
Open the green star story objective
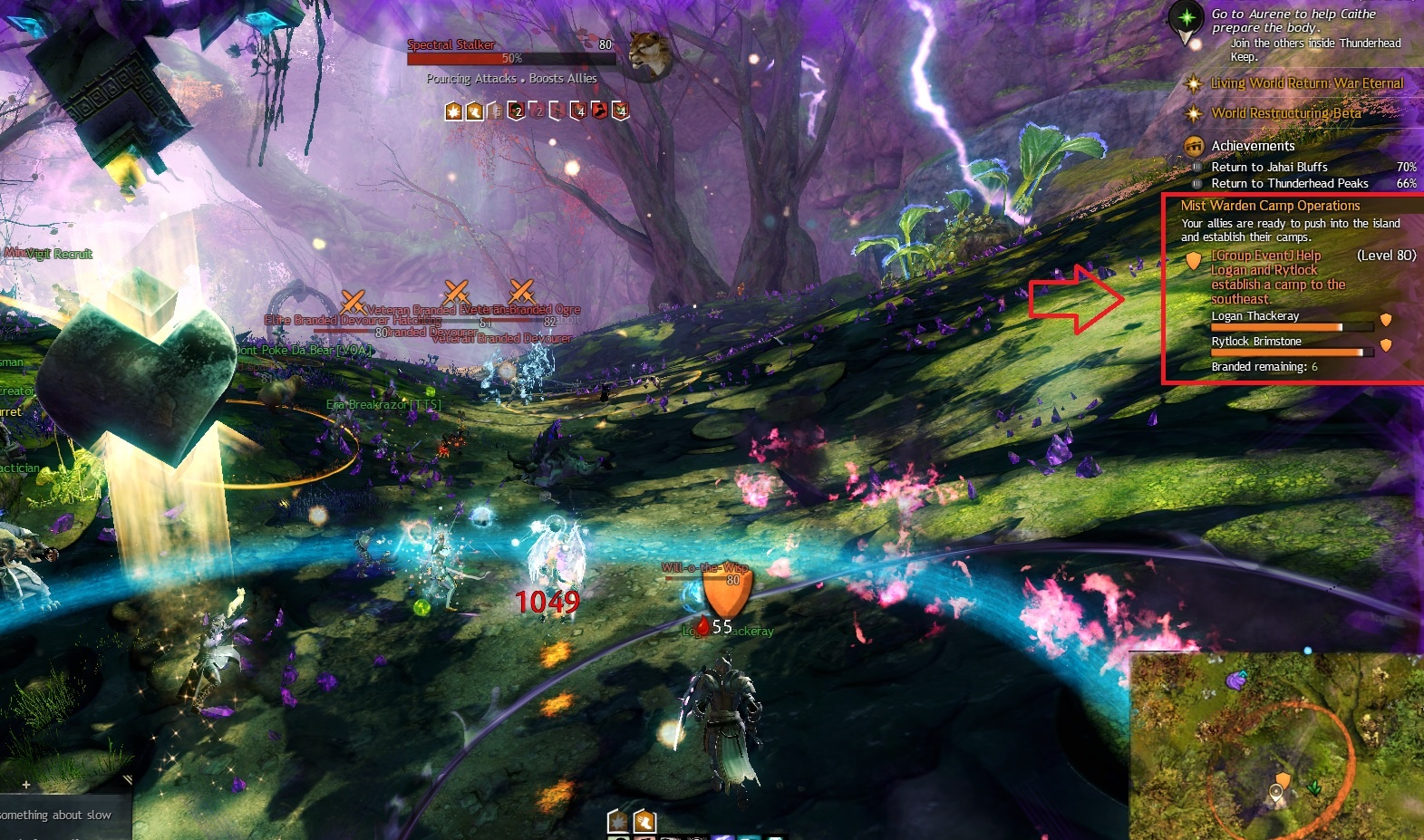pyautogui.click(x=1186, y=19)
